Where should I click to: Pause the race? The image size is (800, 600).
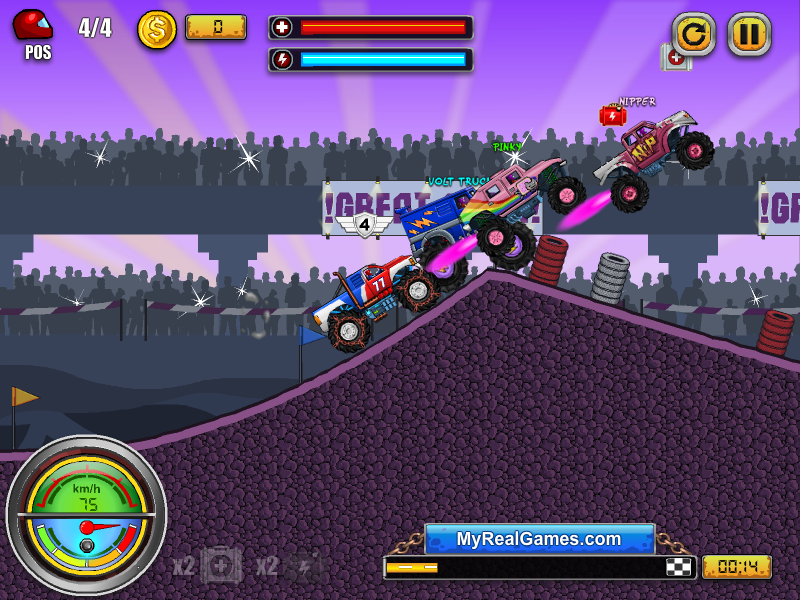pyautogui.click(x=749, y=34)
